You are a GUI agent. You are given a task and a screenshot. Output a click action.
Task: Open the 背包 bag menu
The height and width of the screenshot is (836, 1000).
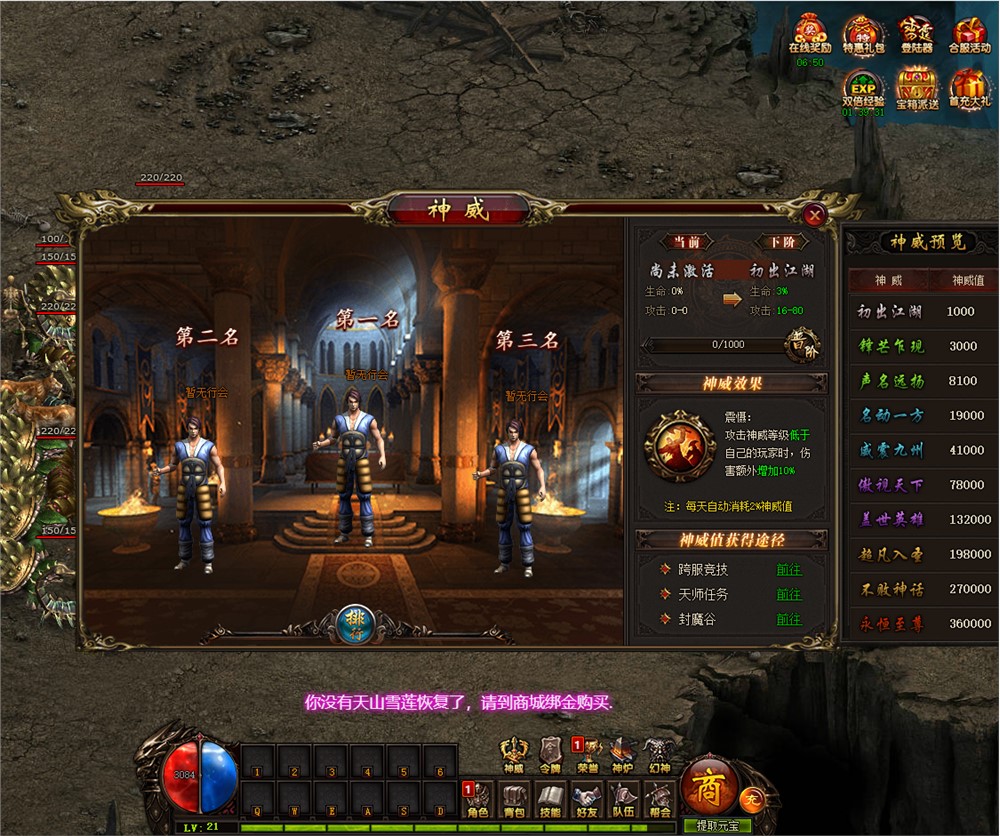pos(515,798)
